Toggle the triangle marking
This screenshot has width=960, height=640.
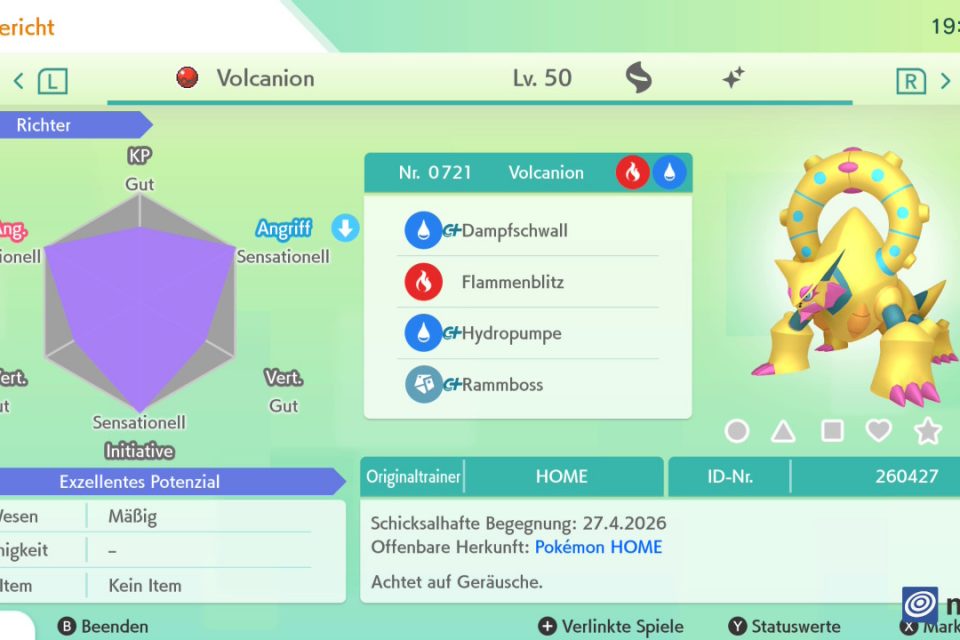[x=784, y=431]
